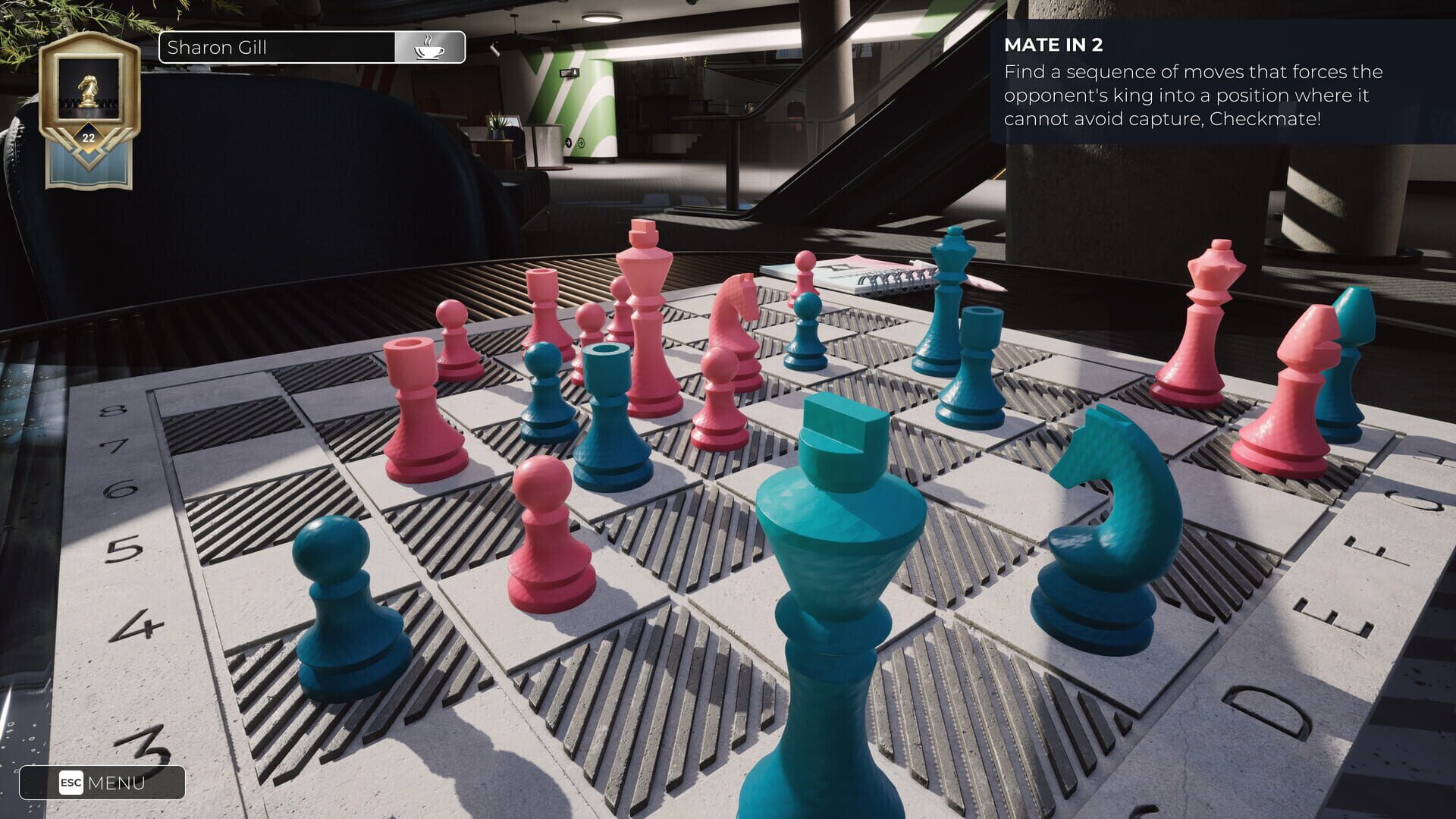Click the level 22 diamond badge
This screenshot has height=819, width=1456.
(x=87, y=138)
